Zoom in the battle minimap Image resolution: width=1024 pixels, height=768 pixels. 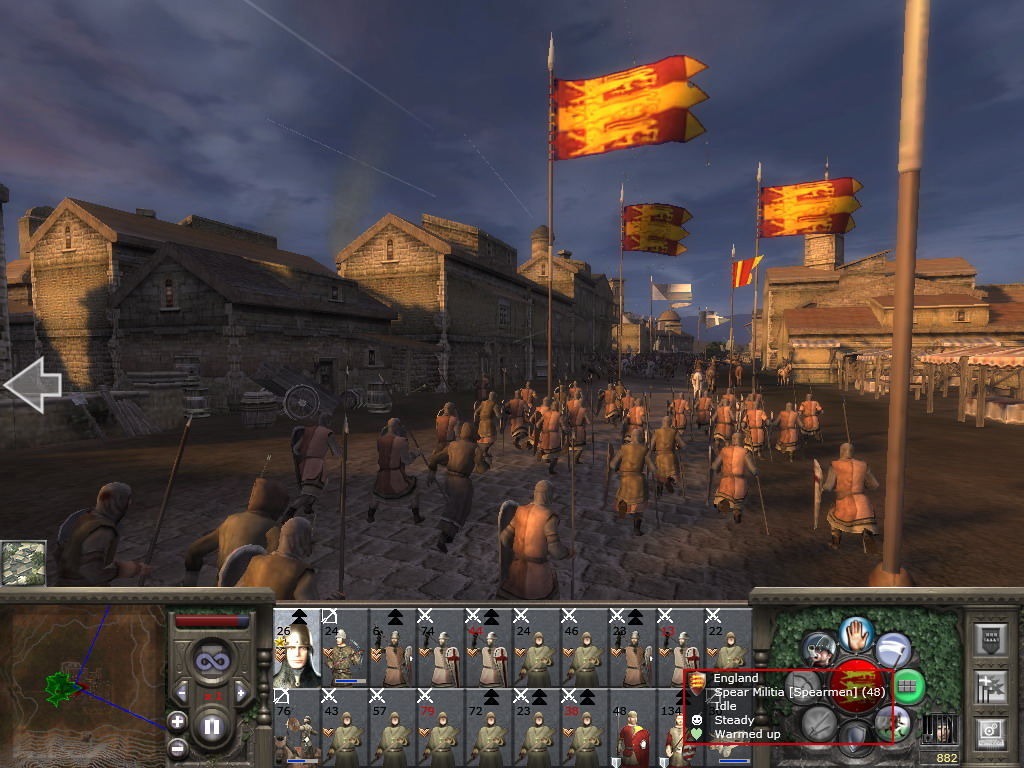point(177,720)
